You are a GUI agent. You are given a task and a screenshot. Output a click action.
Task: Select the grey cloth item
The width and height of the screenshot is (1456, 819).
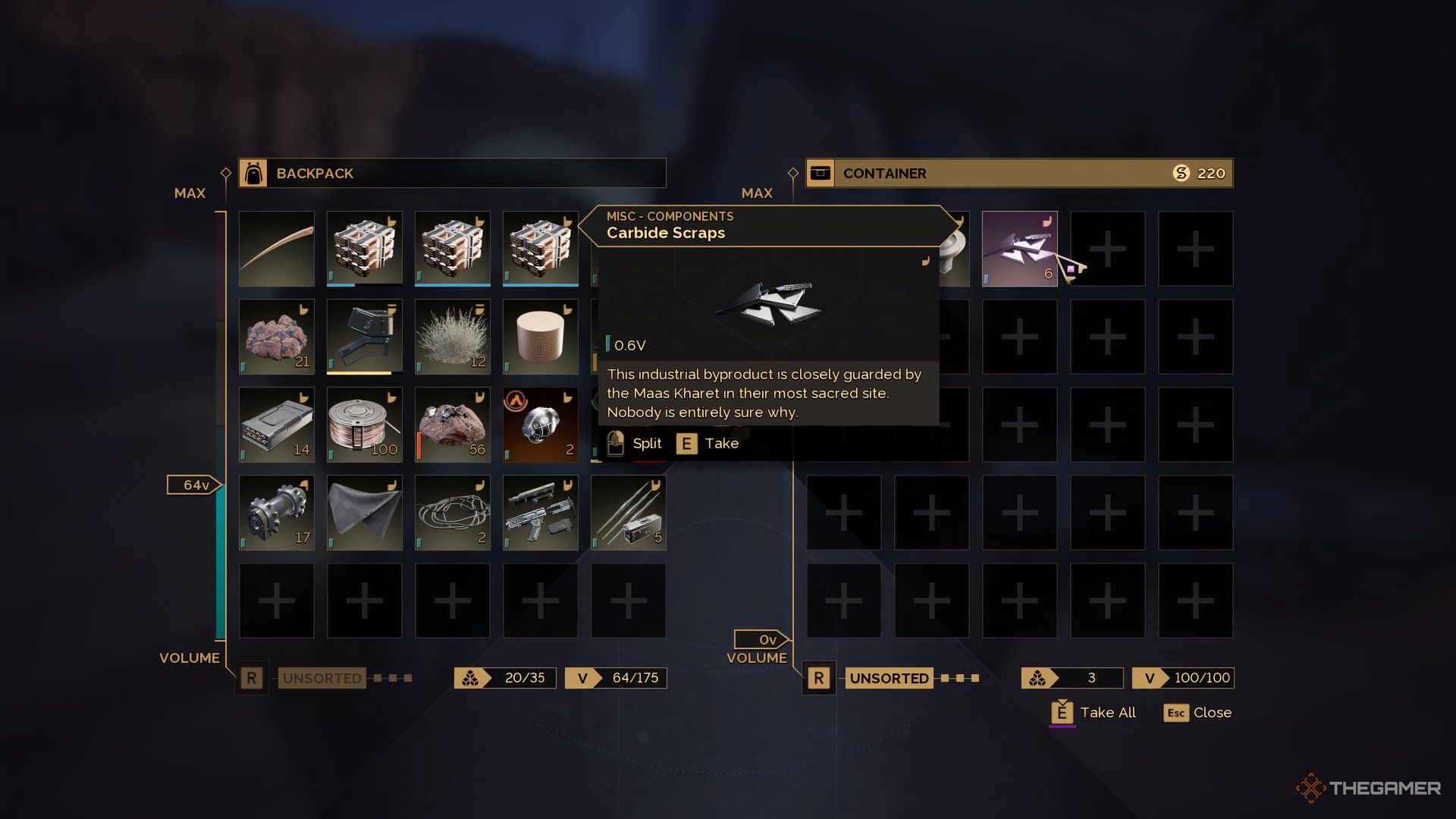click(x=365, y=513)
